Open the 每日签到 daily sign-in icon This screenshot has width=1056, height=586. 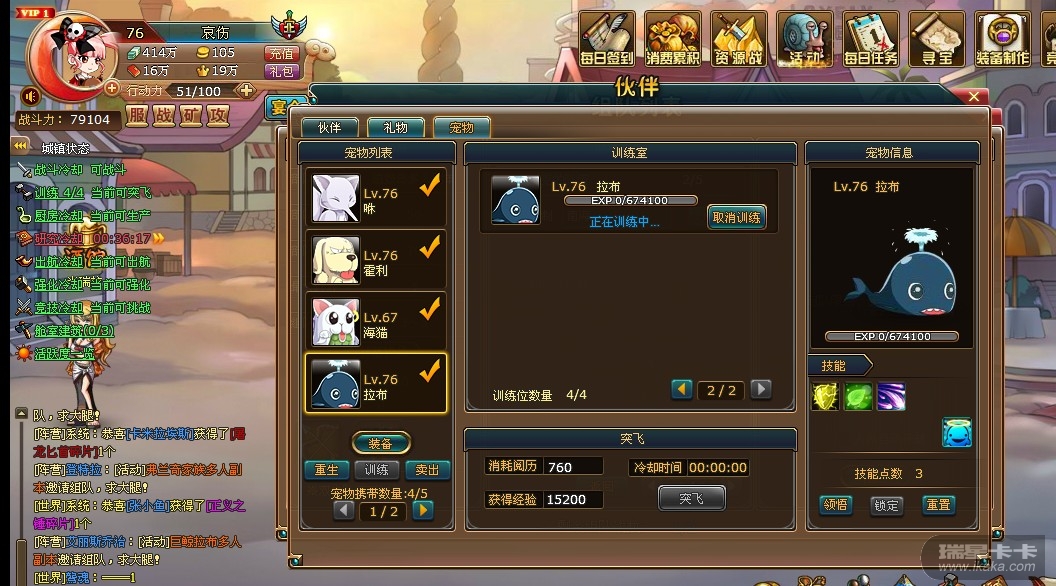click(607, 40)
